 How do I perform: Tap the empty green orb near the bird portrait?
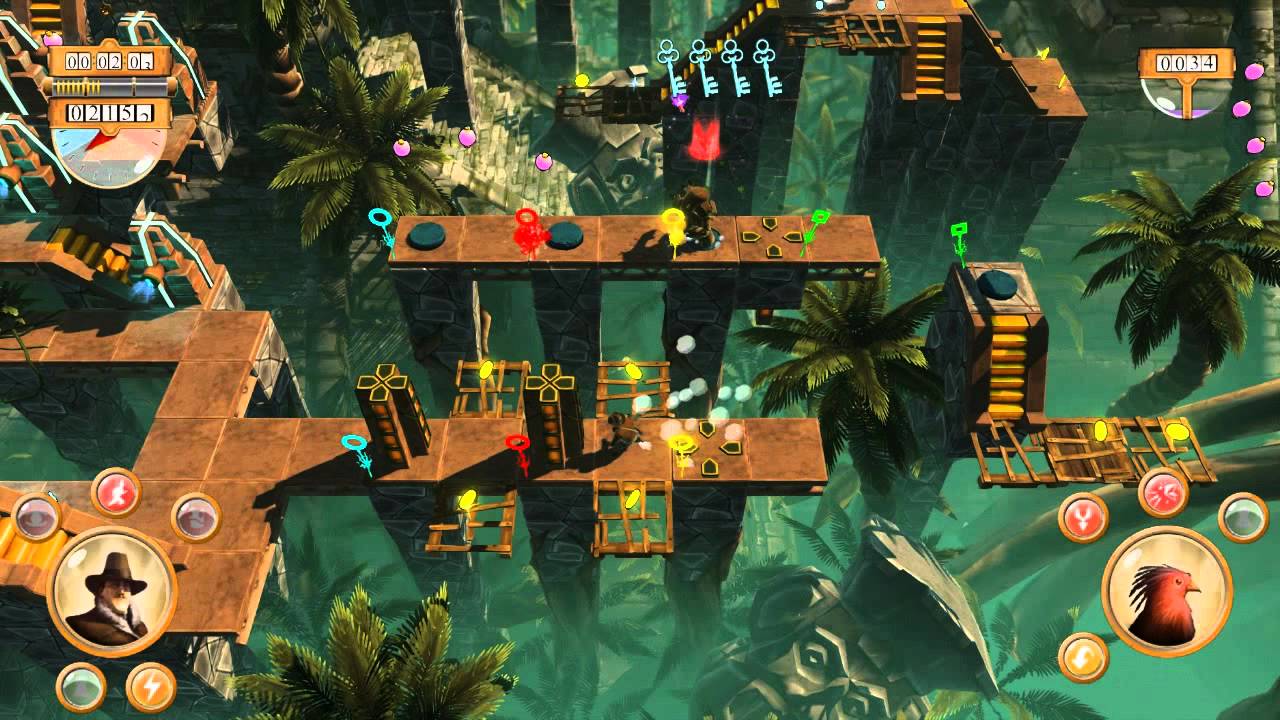click(1243, 518)
